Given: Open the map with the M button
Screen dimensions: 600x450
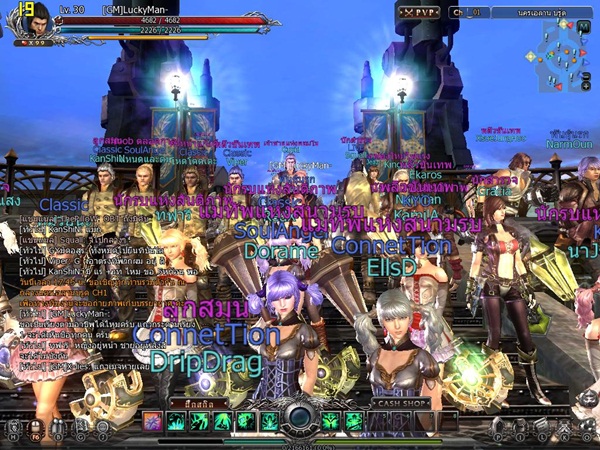Looking at the screenshot, I should 11,427.
